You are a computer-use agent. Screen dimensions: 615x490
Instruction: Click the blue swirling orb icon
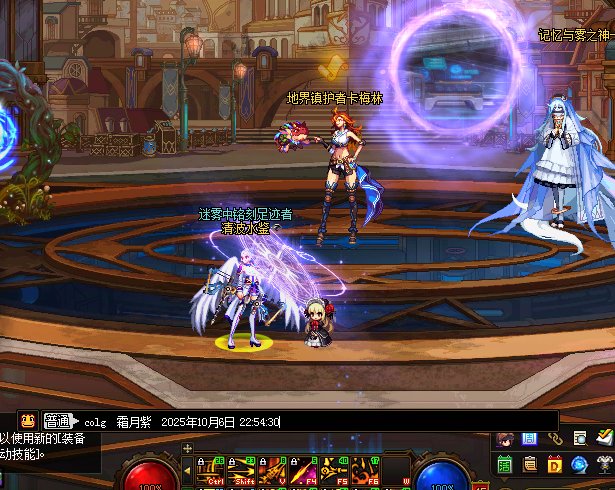[580, 464]
